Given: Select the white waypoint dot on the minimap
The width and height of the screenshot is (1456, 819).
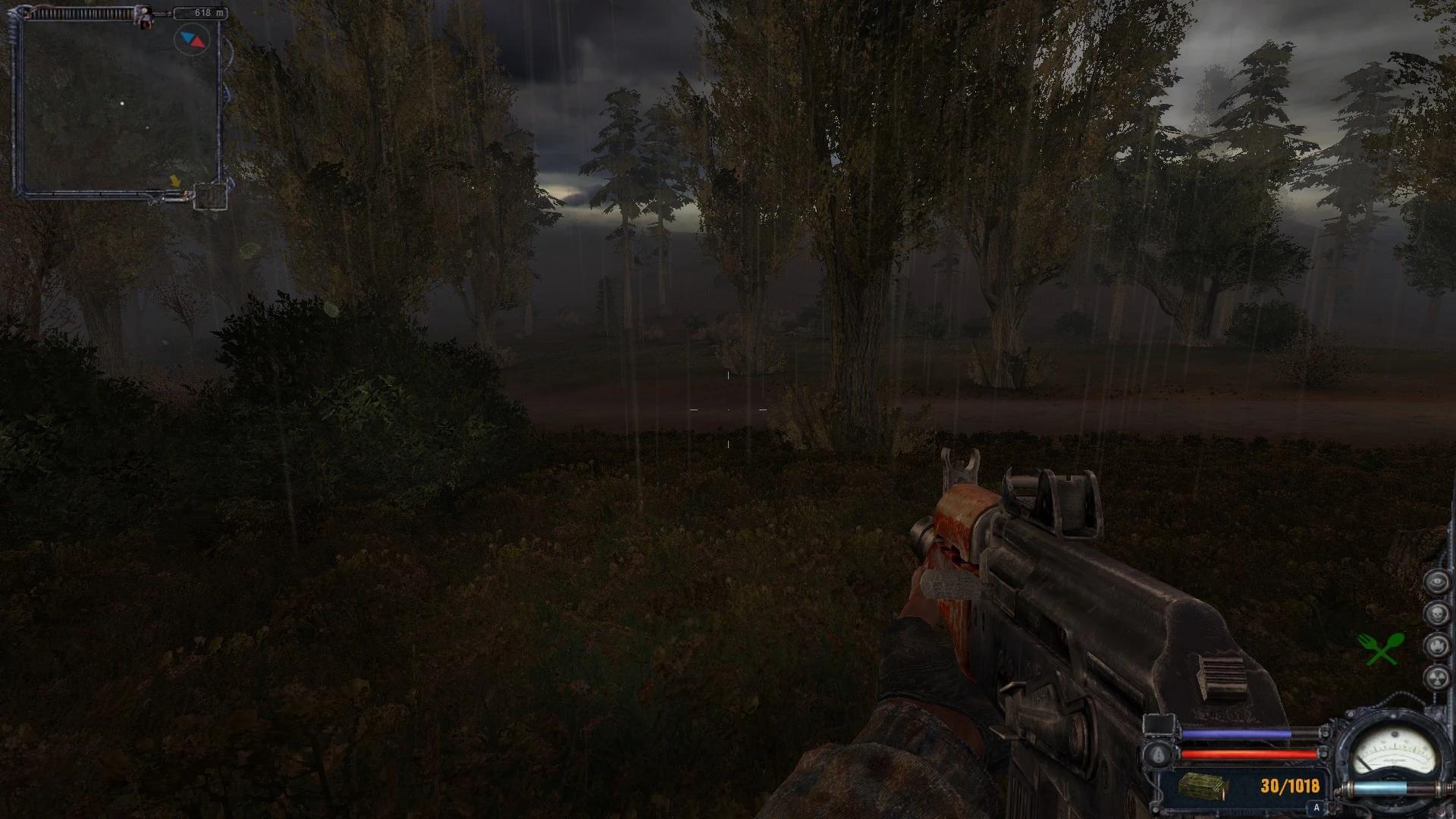Looking at the screenshot, I should tap(122, 103).
